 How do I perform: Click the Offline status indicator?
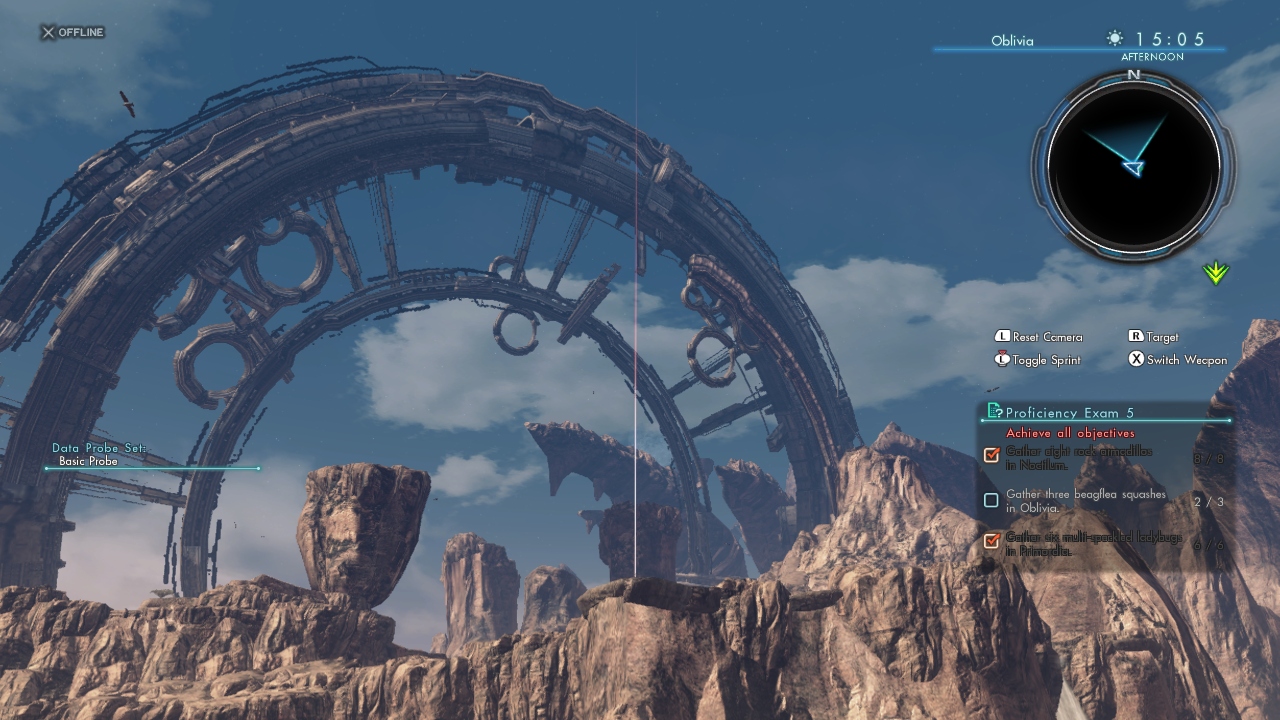tap(72, 32)
